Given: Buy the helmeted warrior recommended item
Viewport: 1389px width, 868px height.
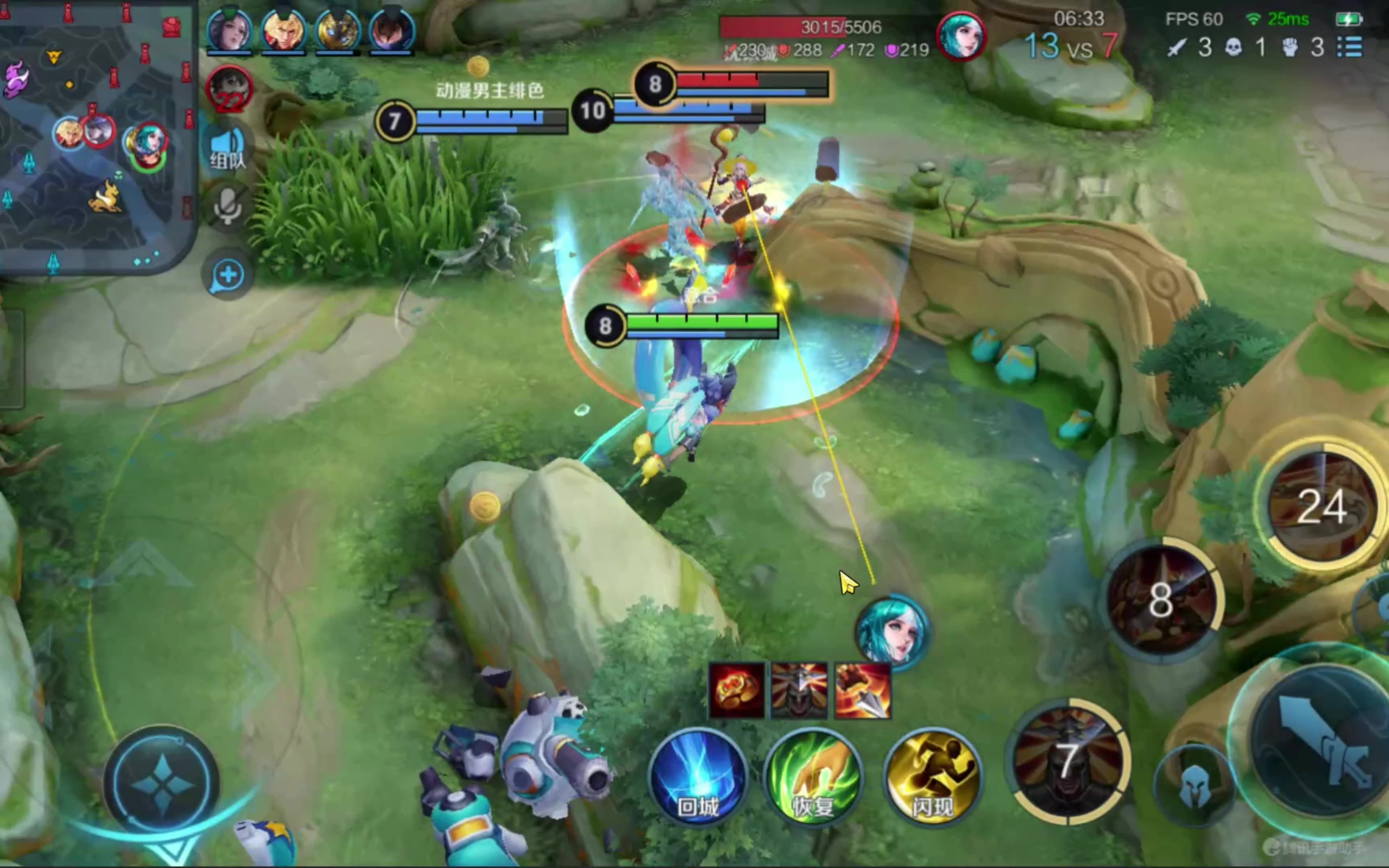Looking at the screenshot, I should click(x=799, y=691).
